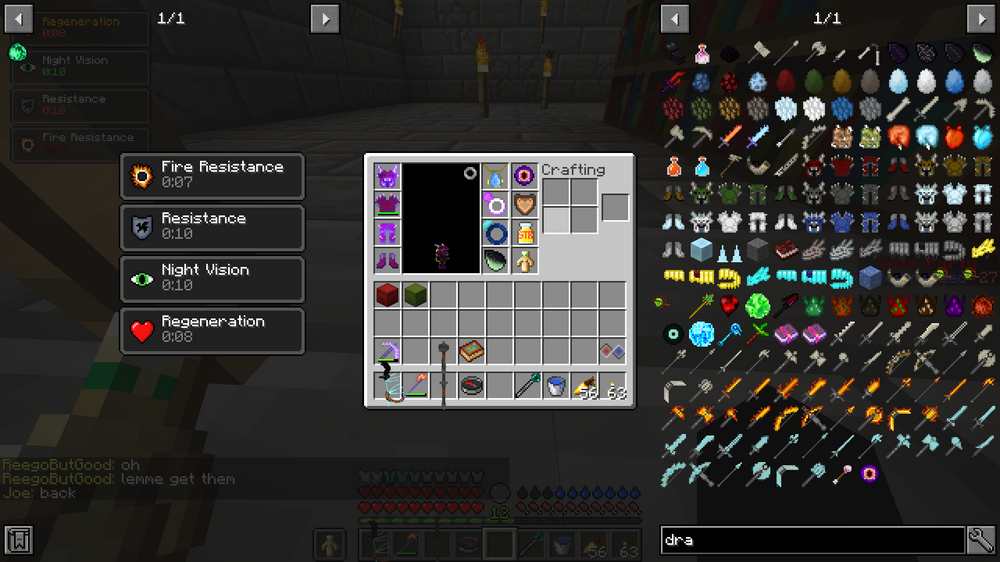Select the blue pendant amulet bauble slot
Image resolution: width=1000 pixels, height=562 pixels.
(495, 177)
